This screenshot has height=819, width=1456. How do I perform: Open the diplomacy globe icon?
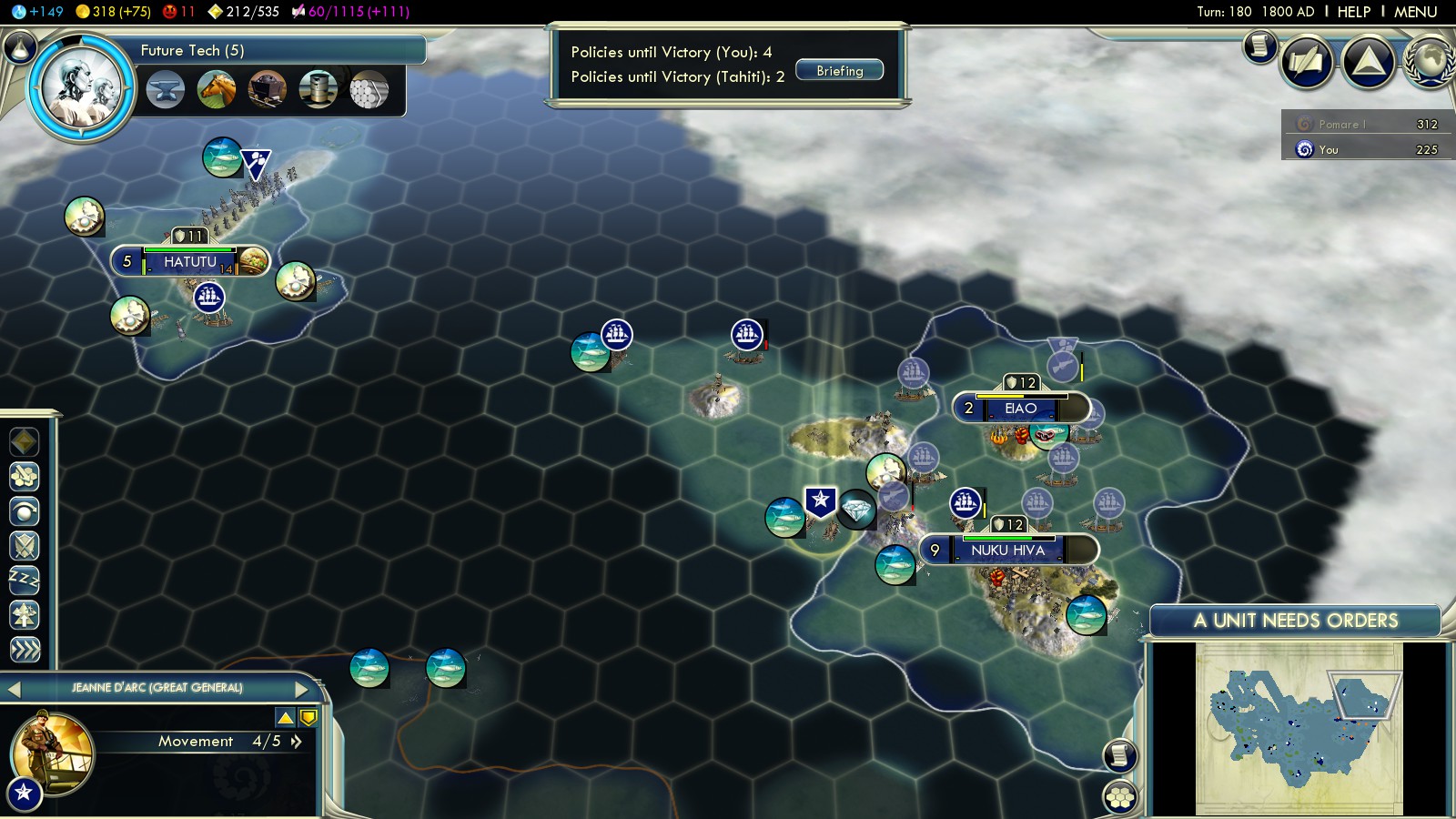(x=1430, y=62)
